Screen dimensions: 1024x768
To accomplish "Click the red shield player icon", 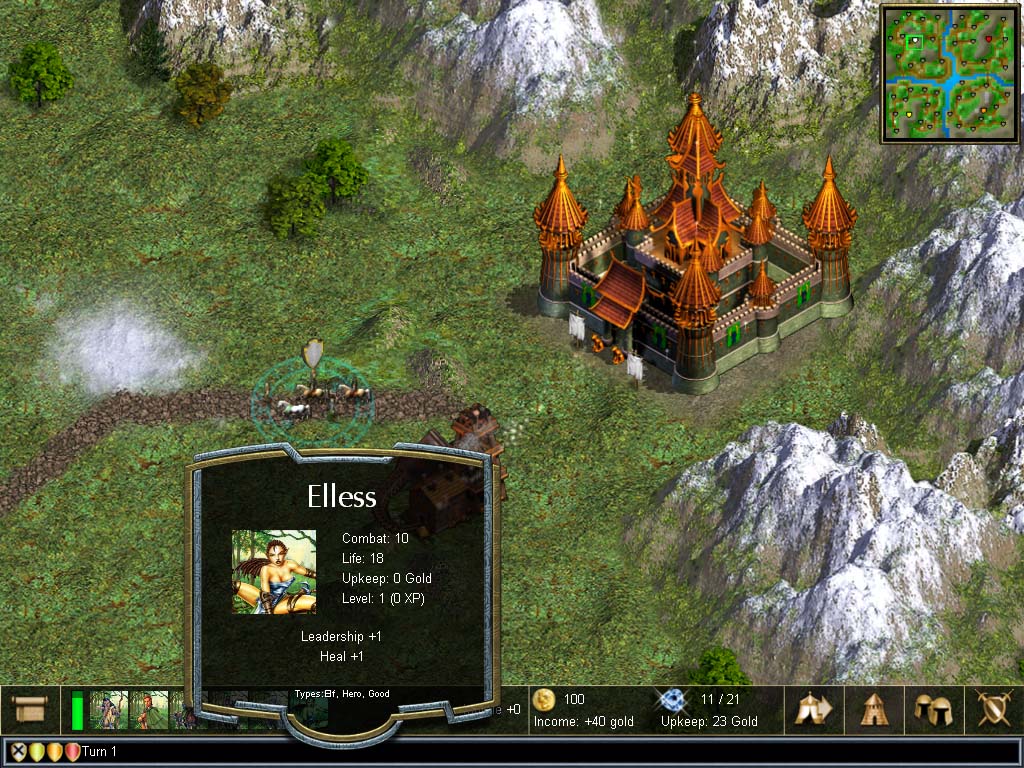I will pyautogui.click(x=72, y=752).
